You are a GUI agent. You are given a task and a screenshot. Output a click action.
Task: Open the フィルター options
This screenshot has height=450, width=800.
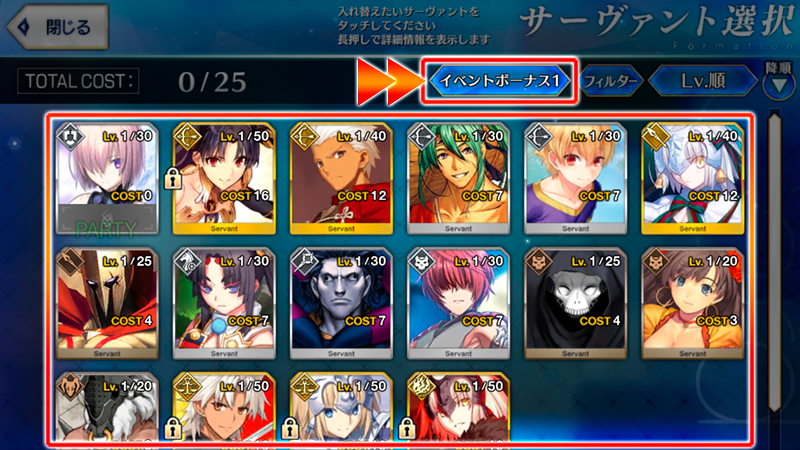[x=610, y=80]
